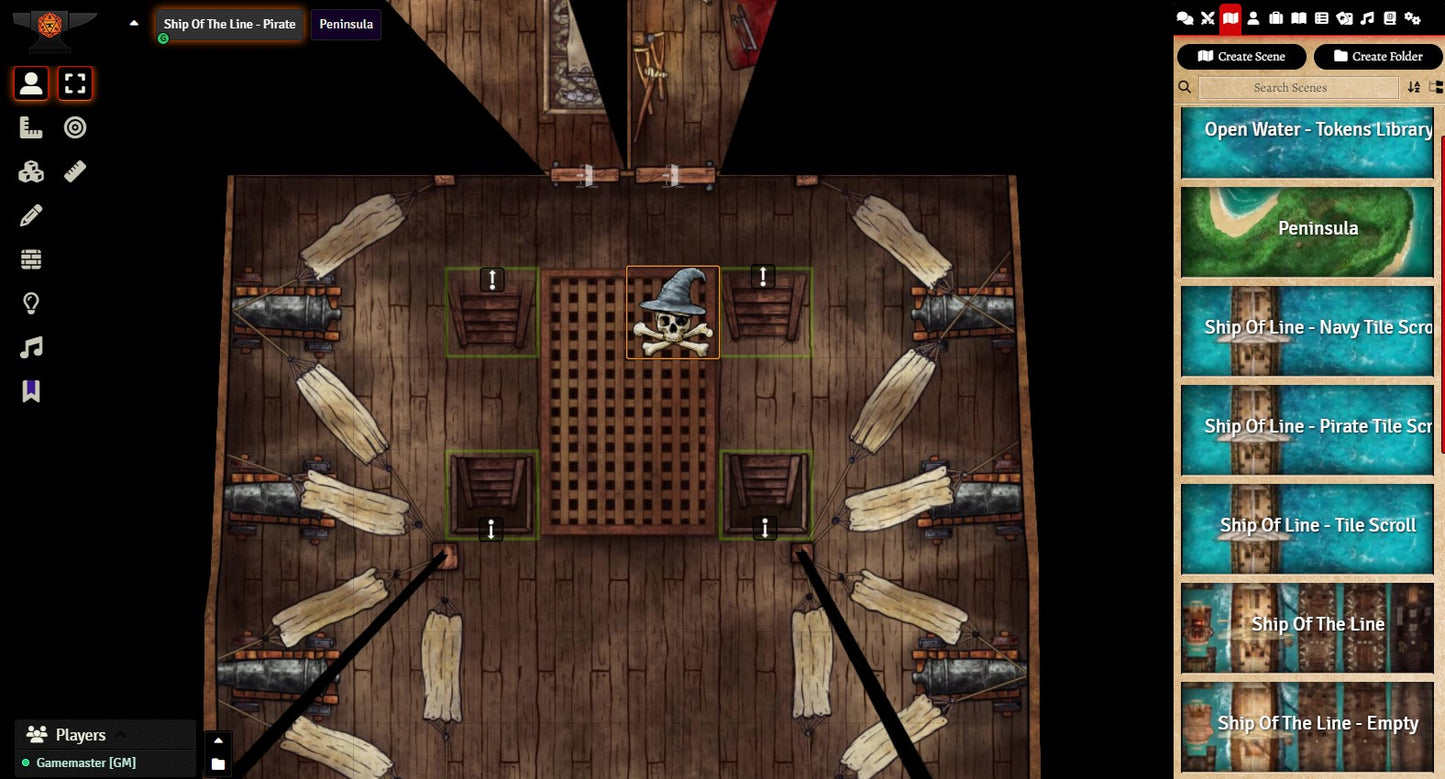Image resolution: width=1445 pixels, height=779 pixels.
Task: Select the Ship Of The Line - Pirate navigation tab
Action: [230, 24]
